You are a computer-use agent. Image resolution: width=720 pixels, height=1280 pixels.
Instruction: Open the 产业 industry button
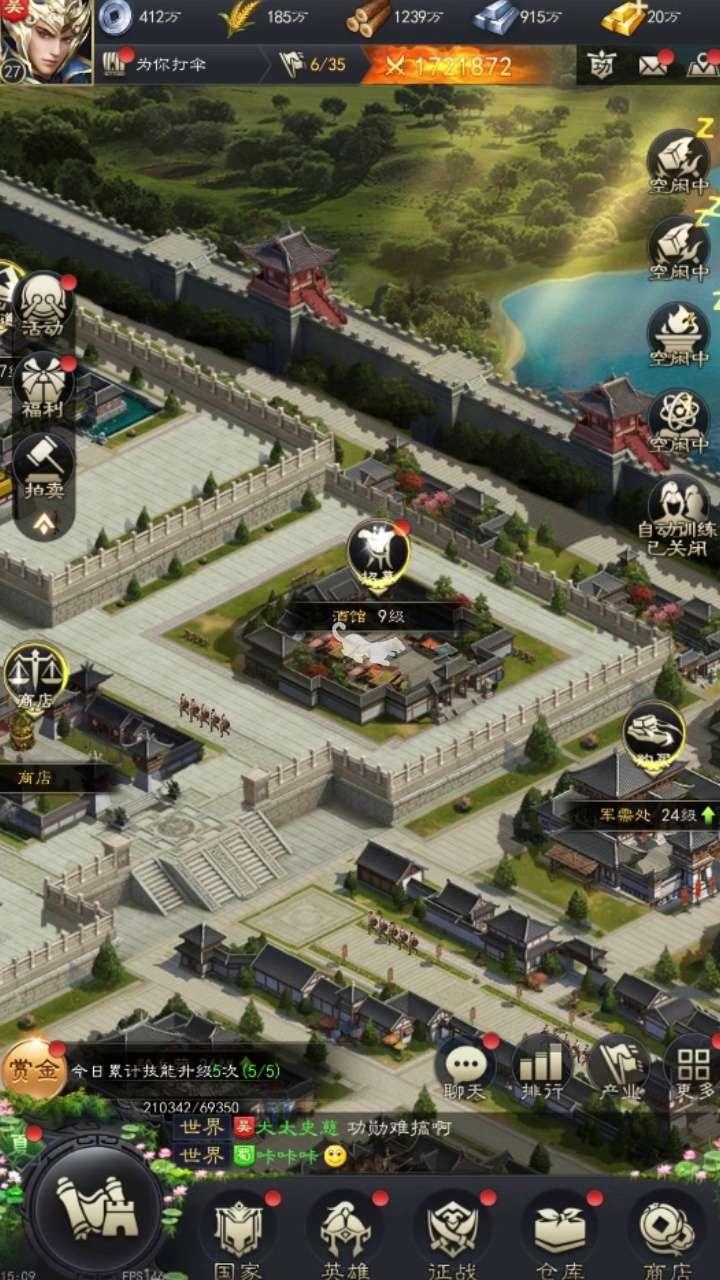coord(618,1068)
